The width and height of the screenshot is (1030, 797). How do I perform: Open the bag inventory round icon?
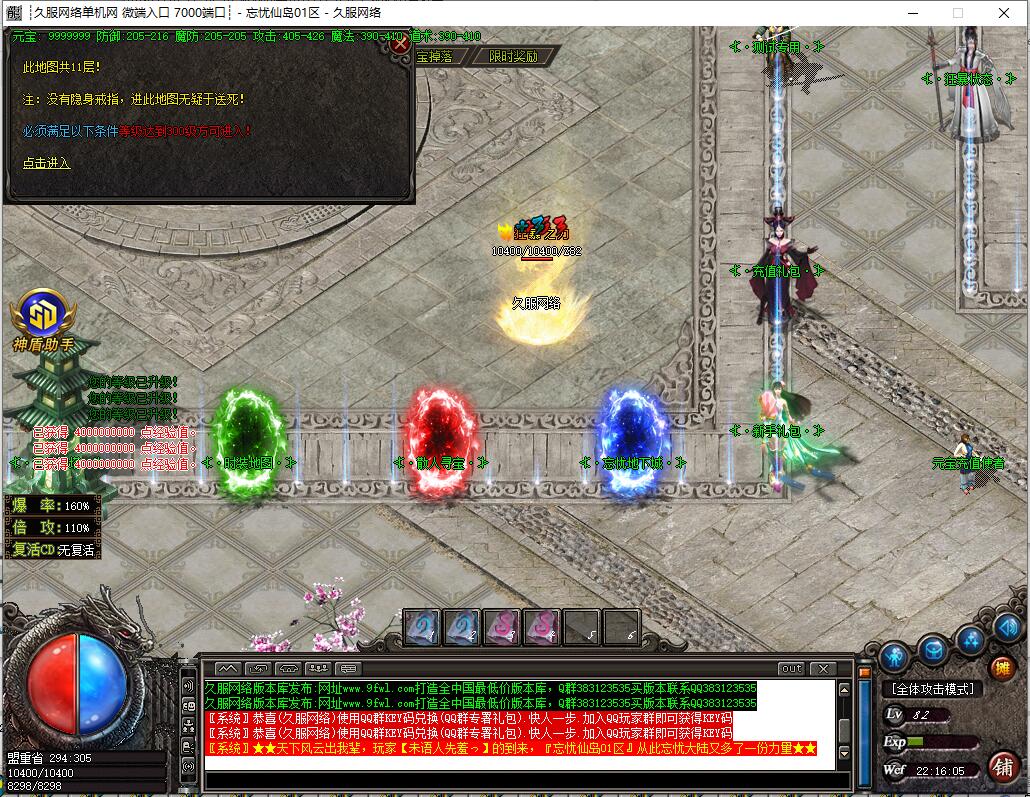(x=933, y=648)
